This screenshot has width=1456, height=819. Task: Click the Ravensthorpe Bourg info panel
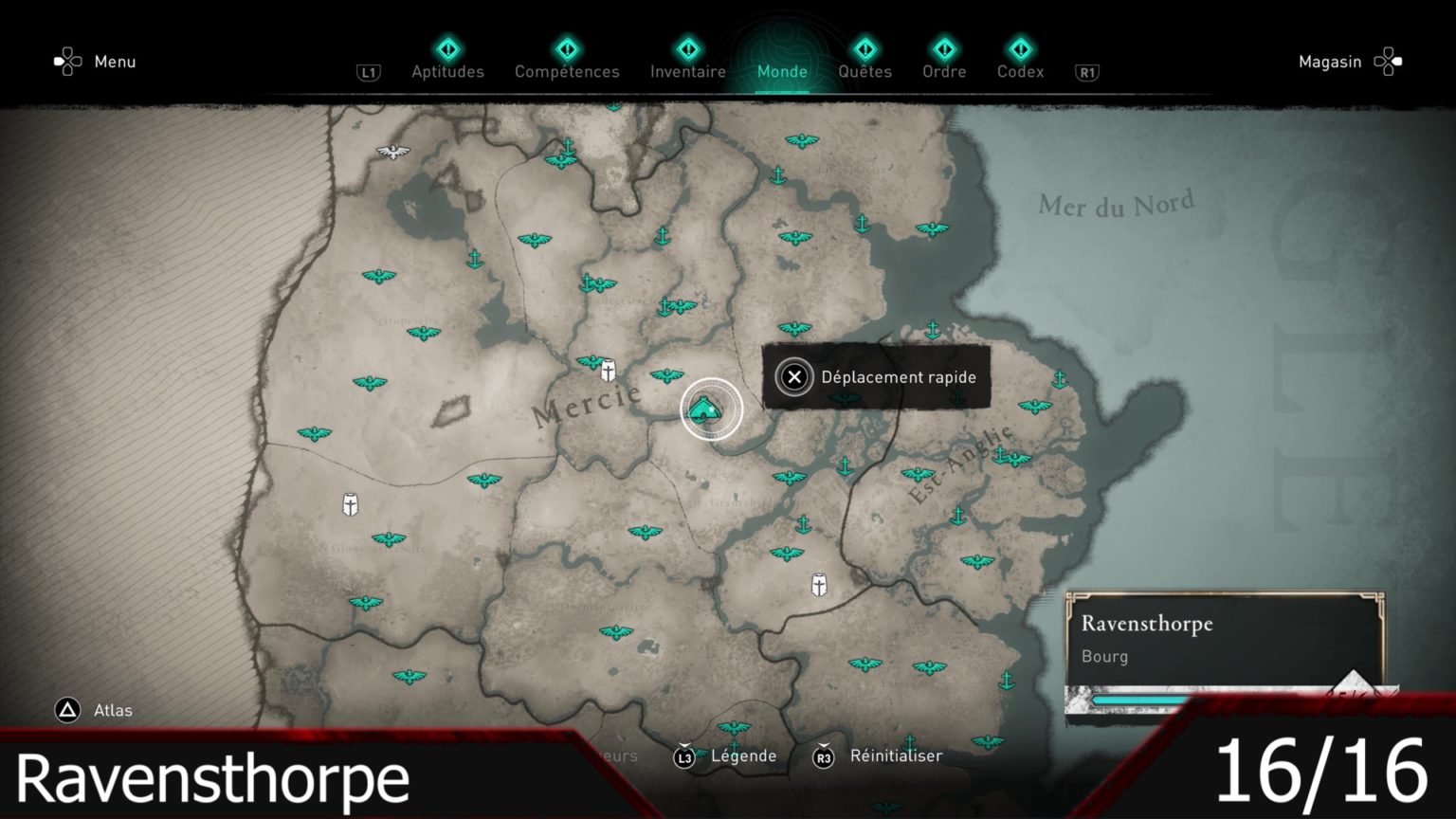click(x=1224, y=640)
